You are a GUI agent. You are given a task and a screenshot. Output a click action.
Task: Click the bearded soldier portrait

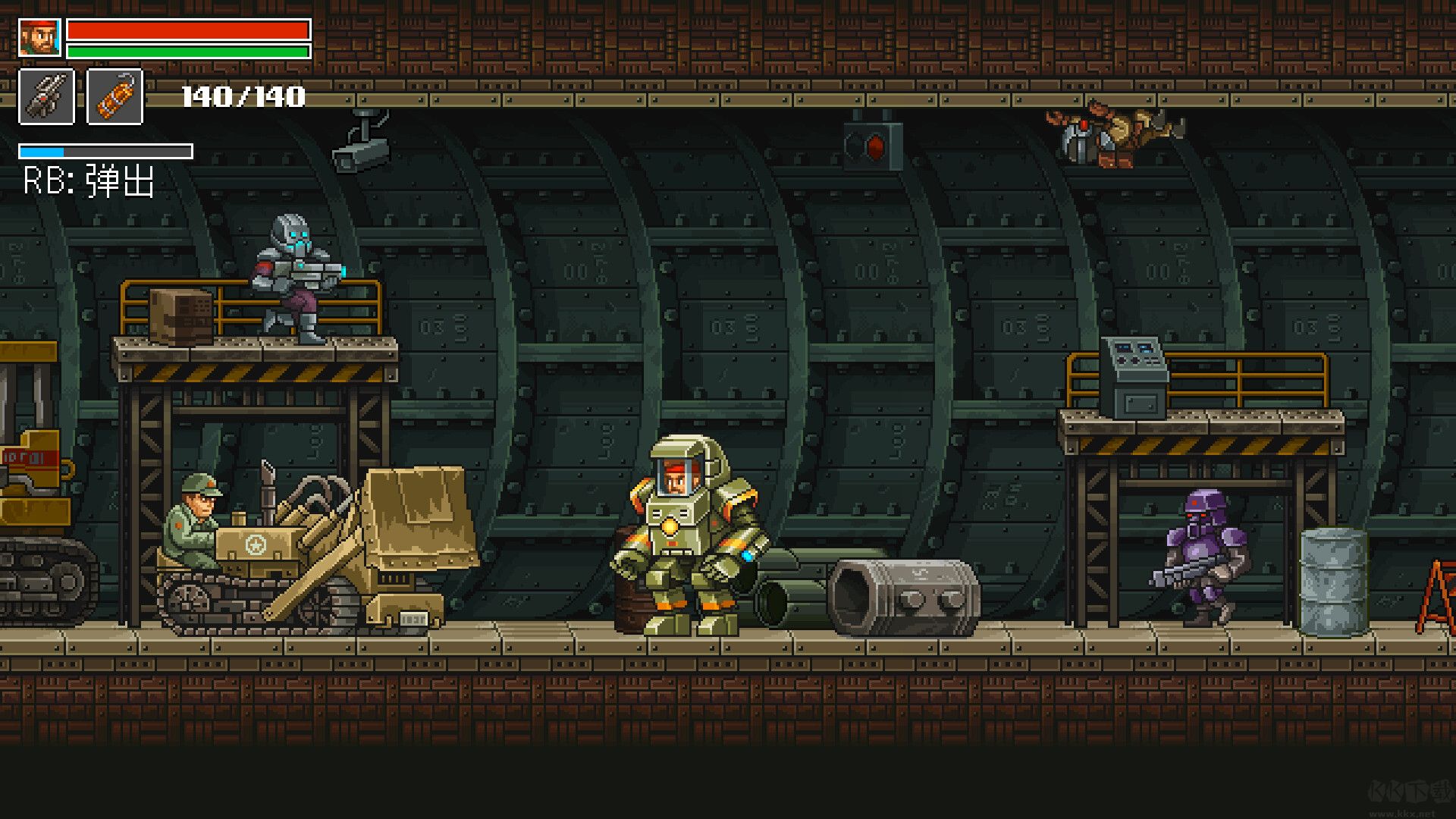click(39, 38)
